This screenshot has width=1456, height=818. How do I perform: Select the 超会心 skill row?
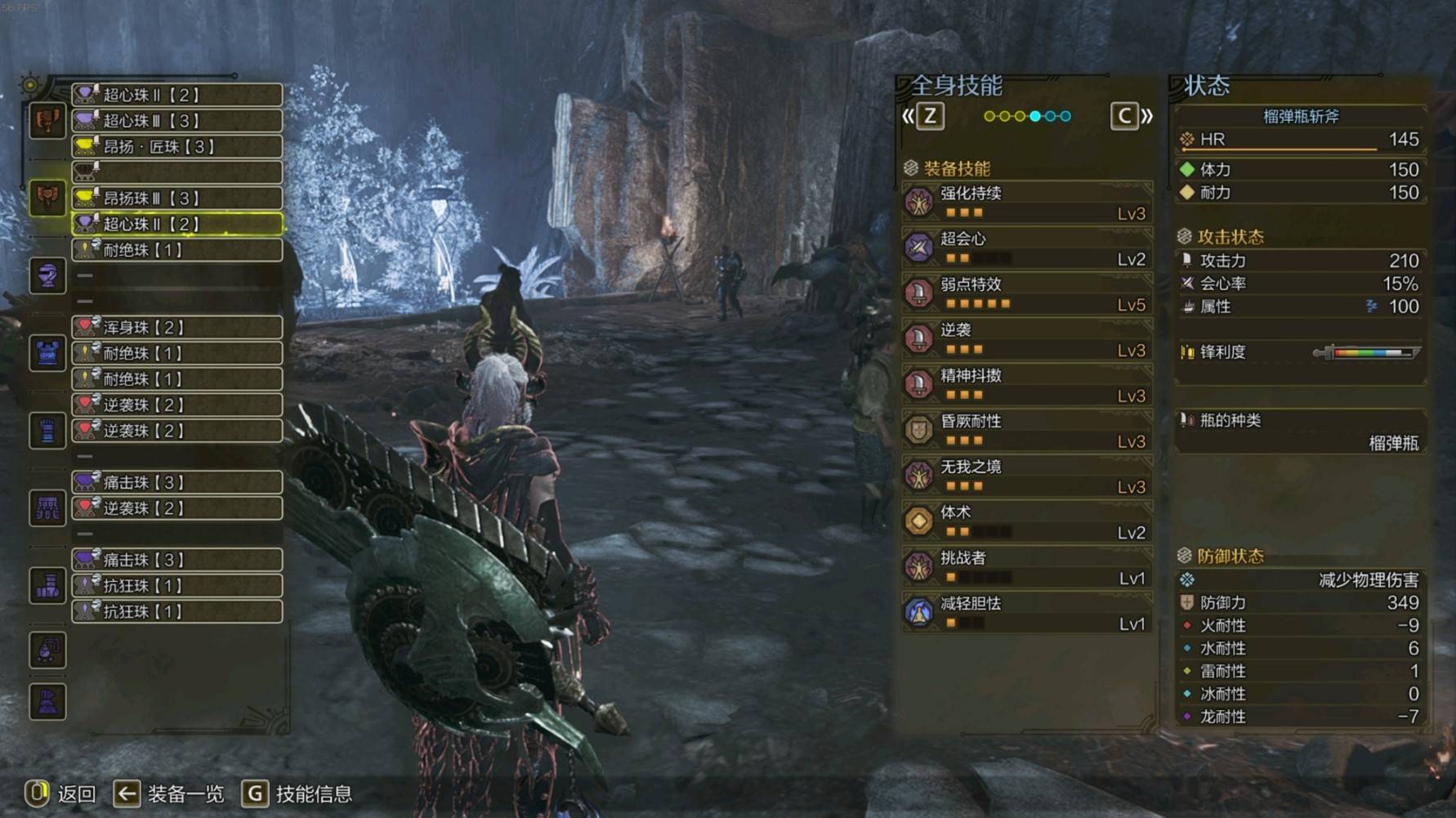[x=1027, y=248]
